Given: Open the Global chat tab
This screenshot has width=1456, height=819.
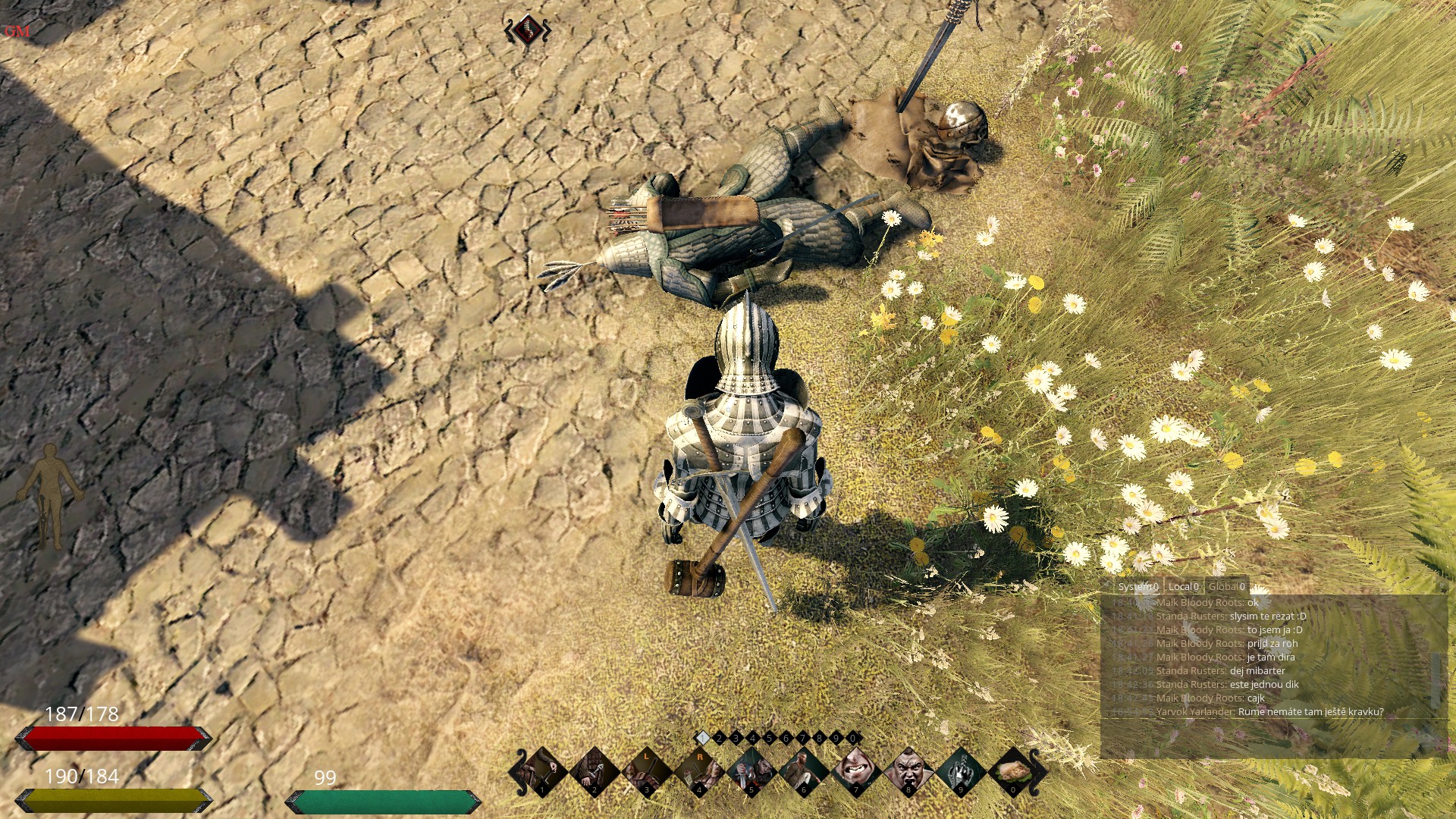Looking at the screenshot, I should click(x=1226, y=586).
